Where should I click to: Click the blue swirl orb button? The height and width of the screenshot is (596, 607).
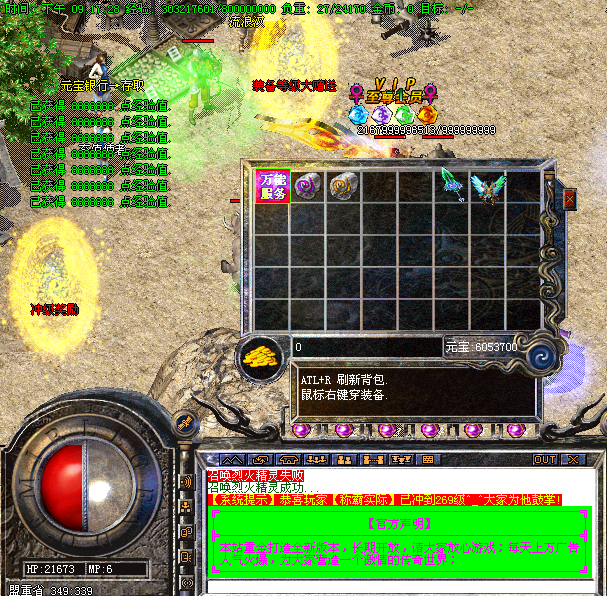click(x=543, y=355)
